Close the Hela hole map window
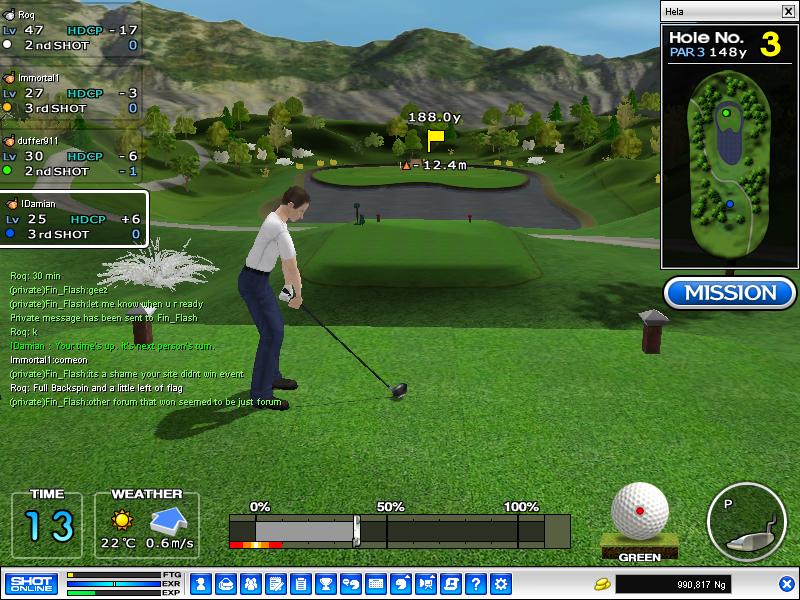The width and height of the screenshot is (800, 600). [788, 11]
